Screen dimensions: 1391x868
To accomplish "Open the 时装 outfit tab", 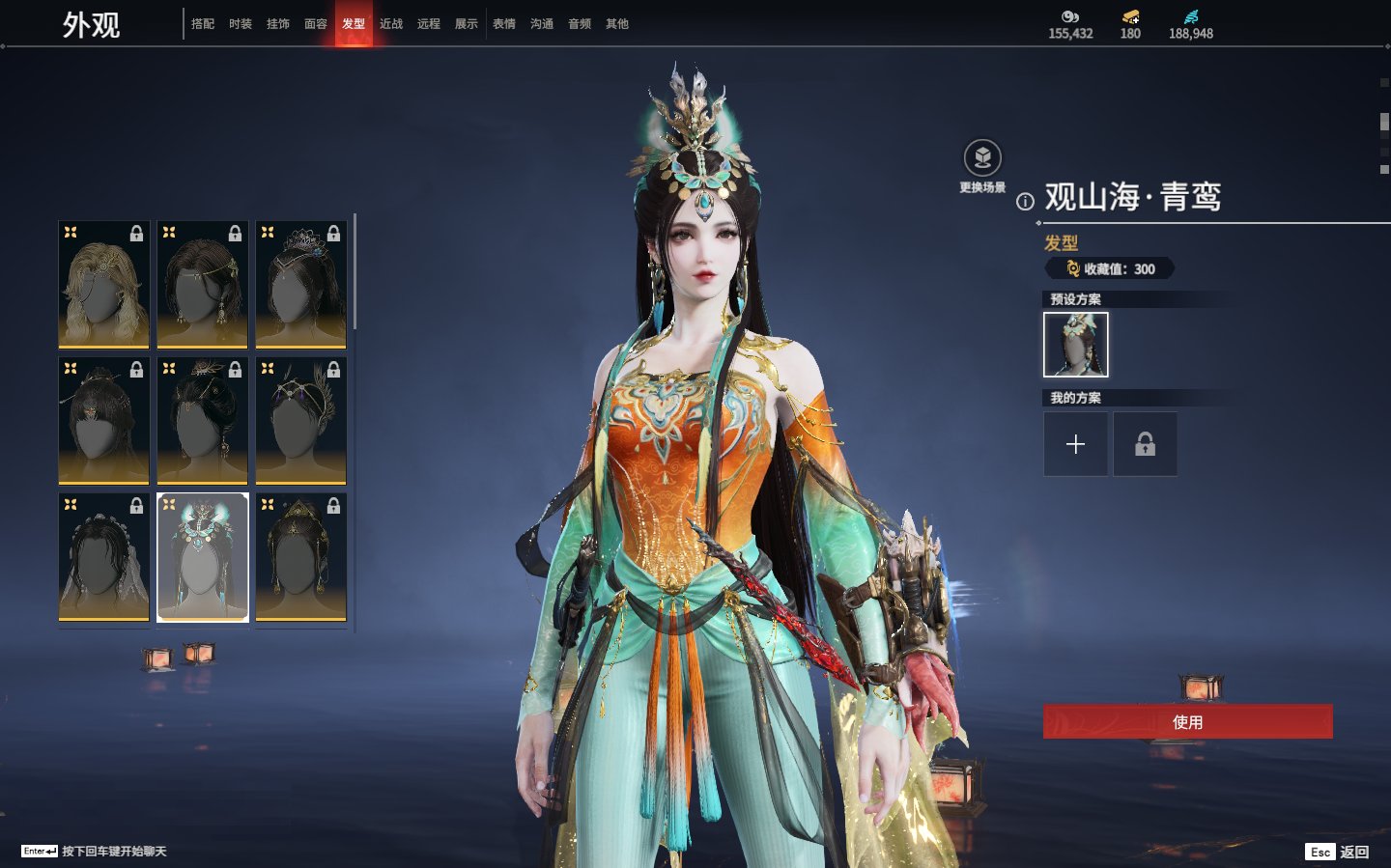I will point(241,24).
